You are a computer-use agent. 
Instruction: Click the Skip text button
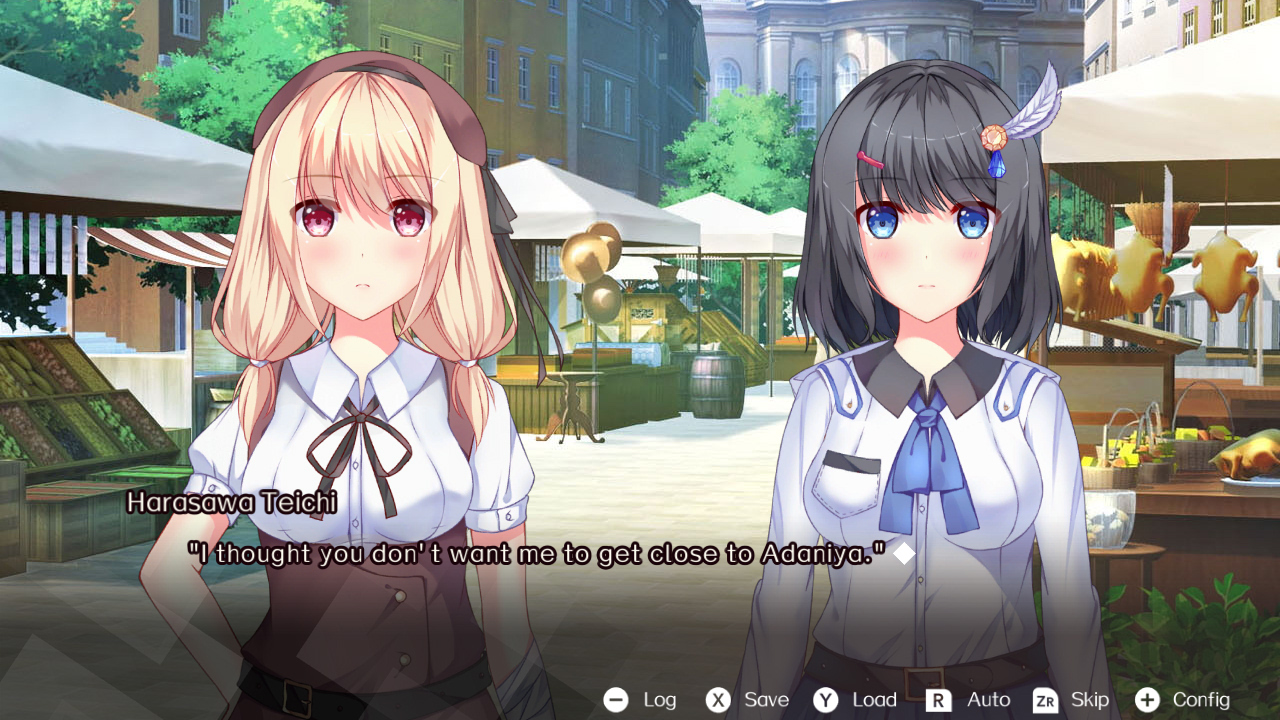pyautogui.click(x=1092, y=700)
